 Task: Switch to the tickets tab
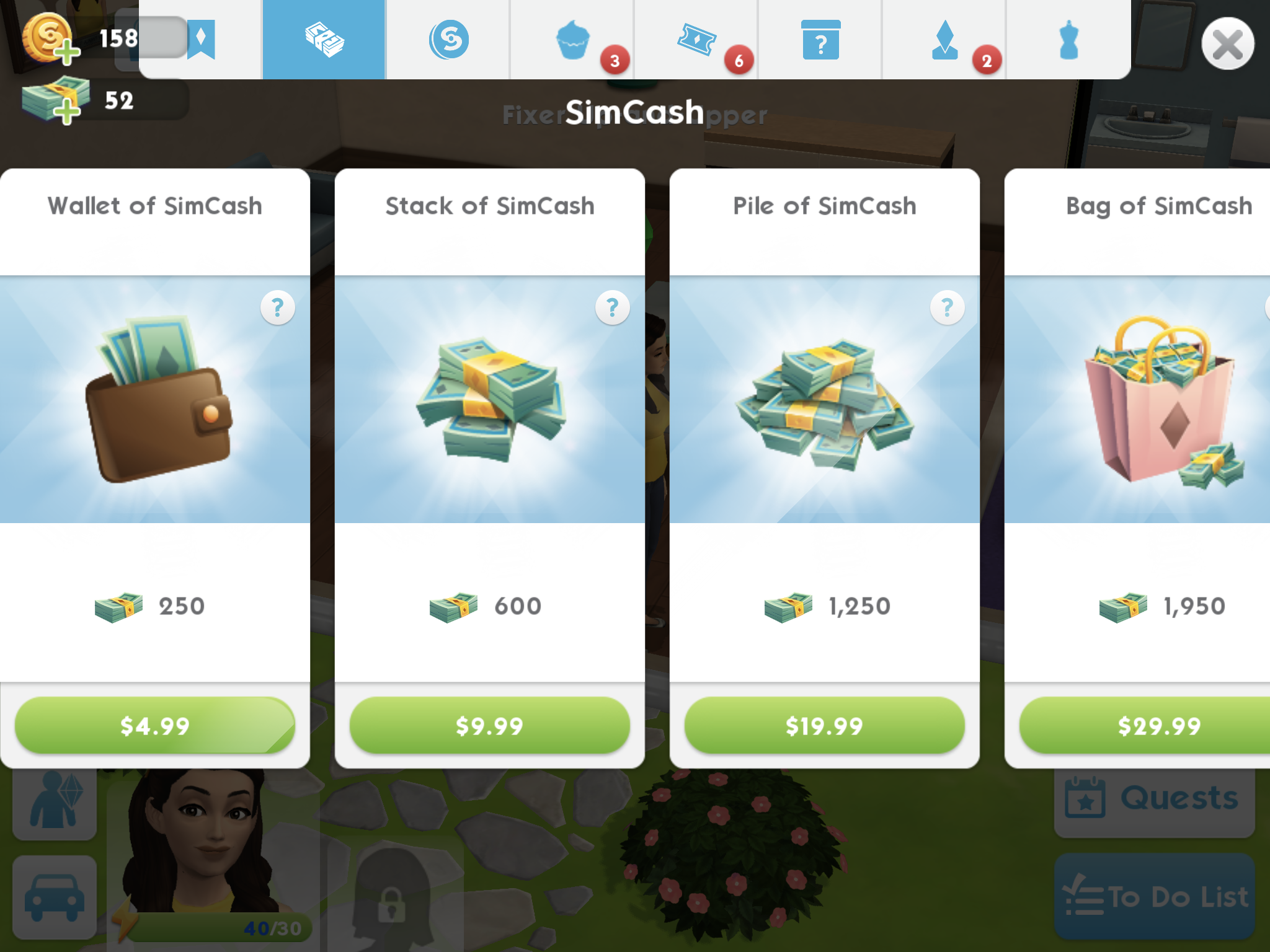click(696, 40)
